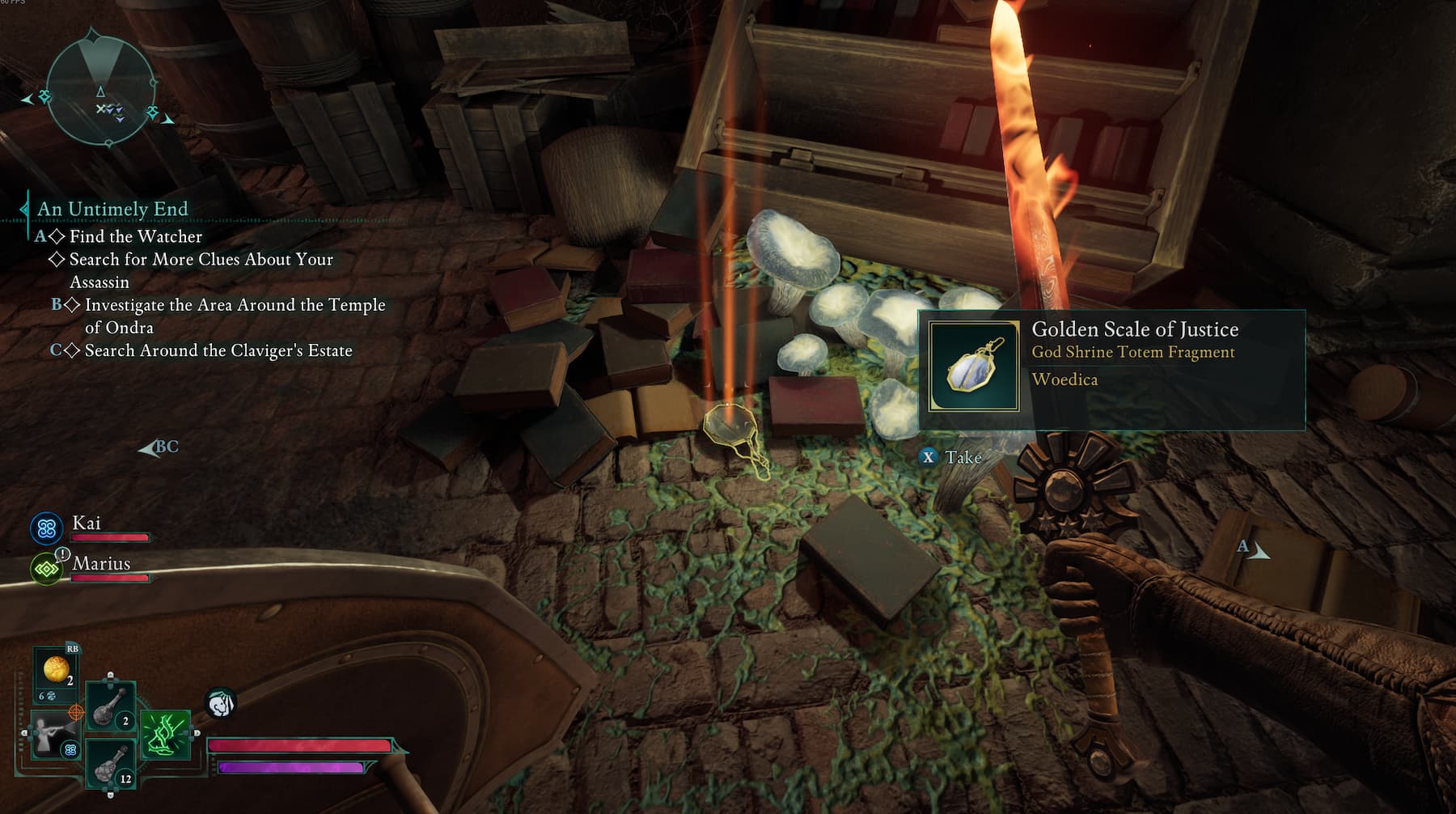Select the potion flask with count 2
The height and width of the screenshot is (814, 1456).
[x=110, y=706]
